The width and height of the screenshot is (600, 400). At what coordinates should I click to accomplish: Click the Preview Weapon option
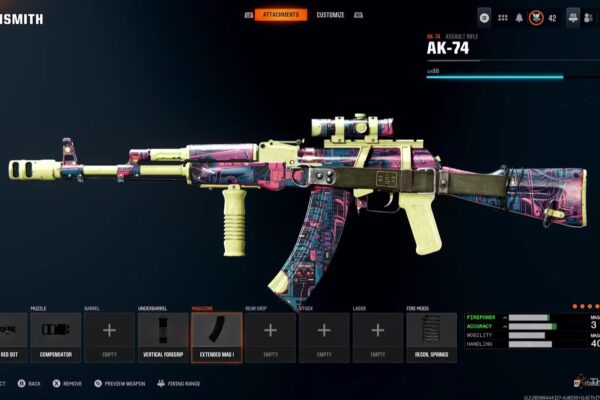click(124, 383)
